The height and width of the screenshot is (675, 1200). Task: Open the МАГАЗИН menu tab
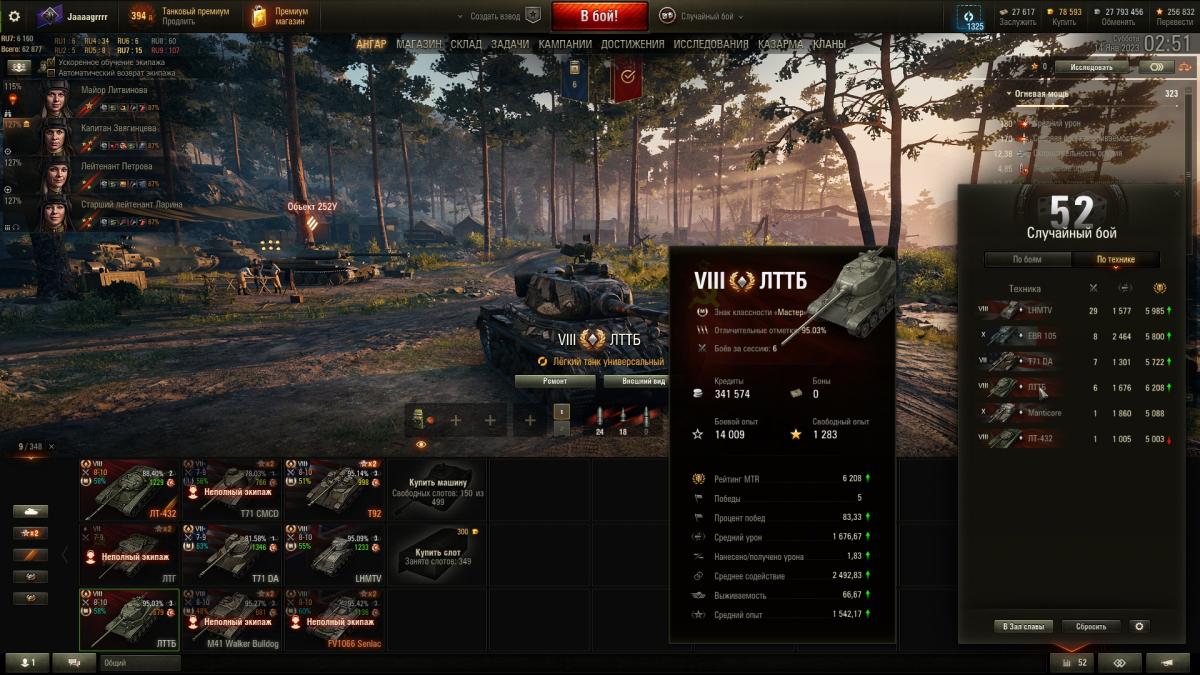click(x=418, y=44)
